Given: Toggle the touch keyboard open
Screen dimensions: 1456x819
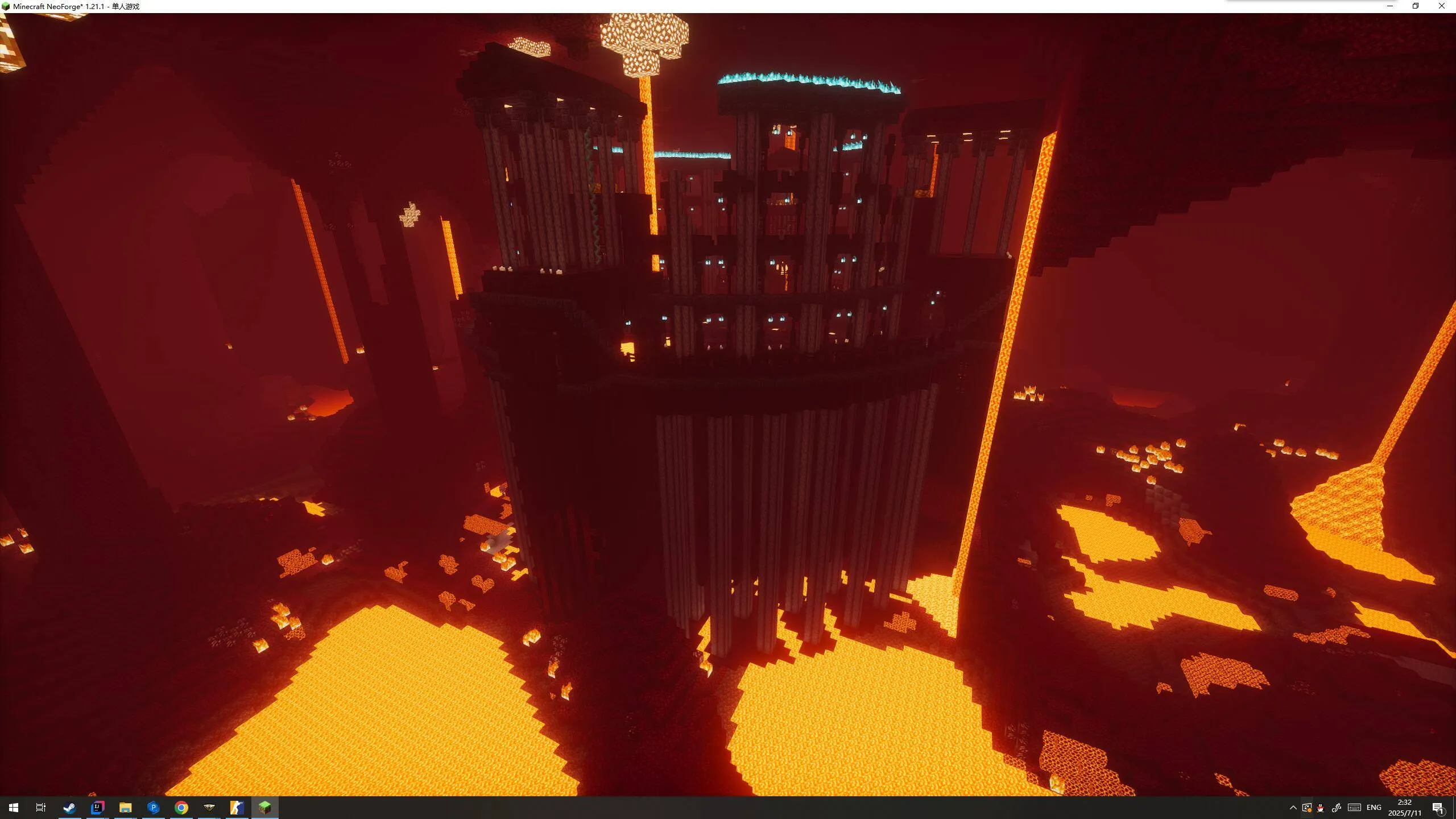Looking at the screenshot, I should pyautogui.click(x=1354, y=806).
